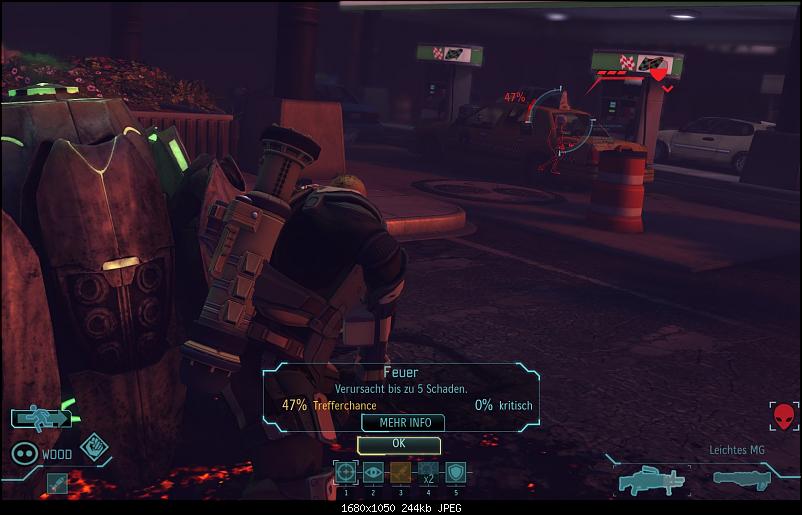Select the grenade item slot
802x515 pixels.
tap(57, 482)
